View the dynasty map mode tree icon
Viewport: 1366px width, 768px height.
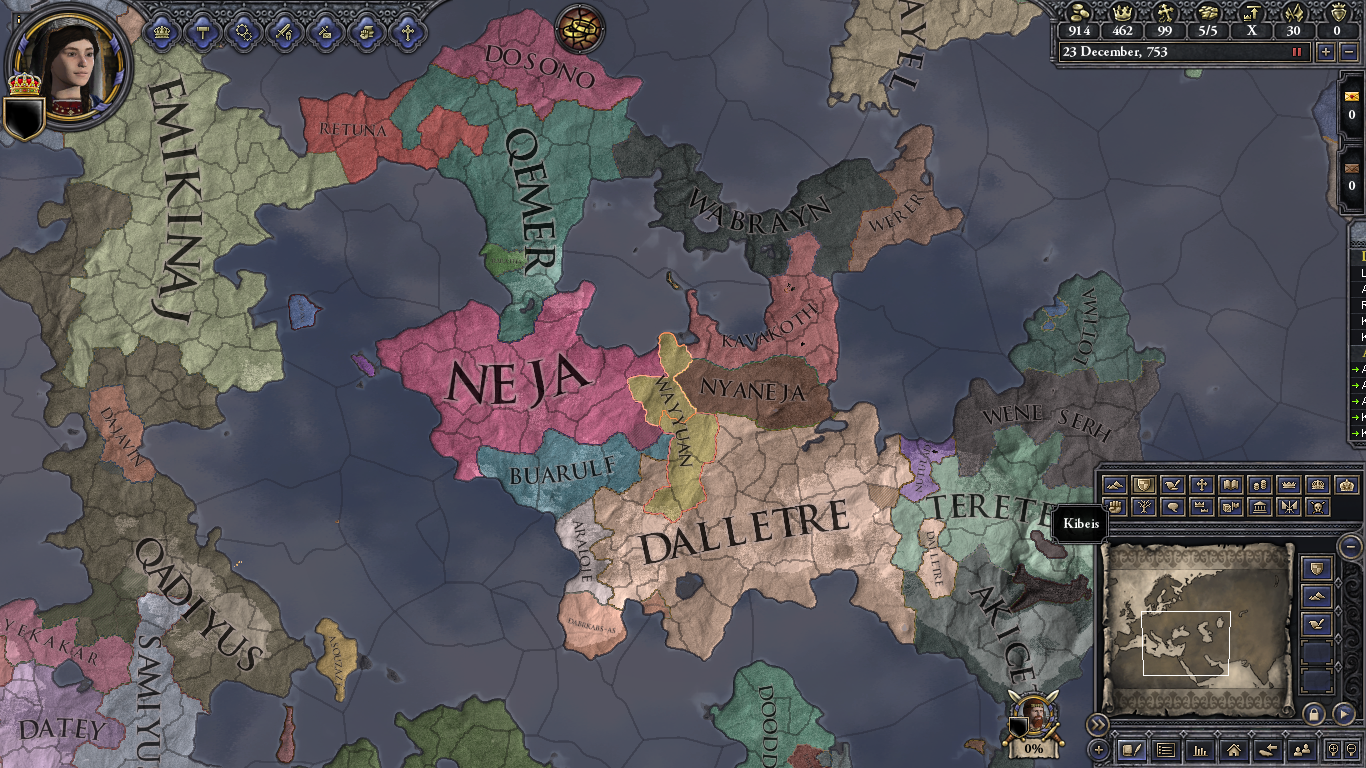[1145, 508]
